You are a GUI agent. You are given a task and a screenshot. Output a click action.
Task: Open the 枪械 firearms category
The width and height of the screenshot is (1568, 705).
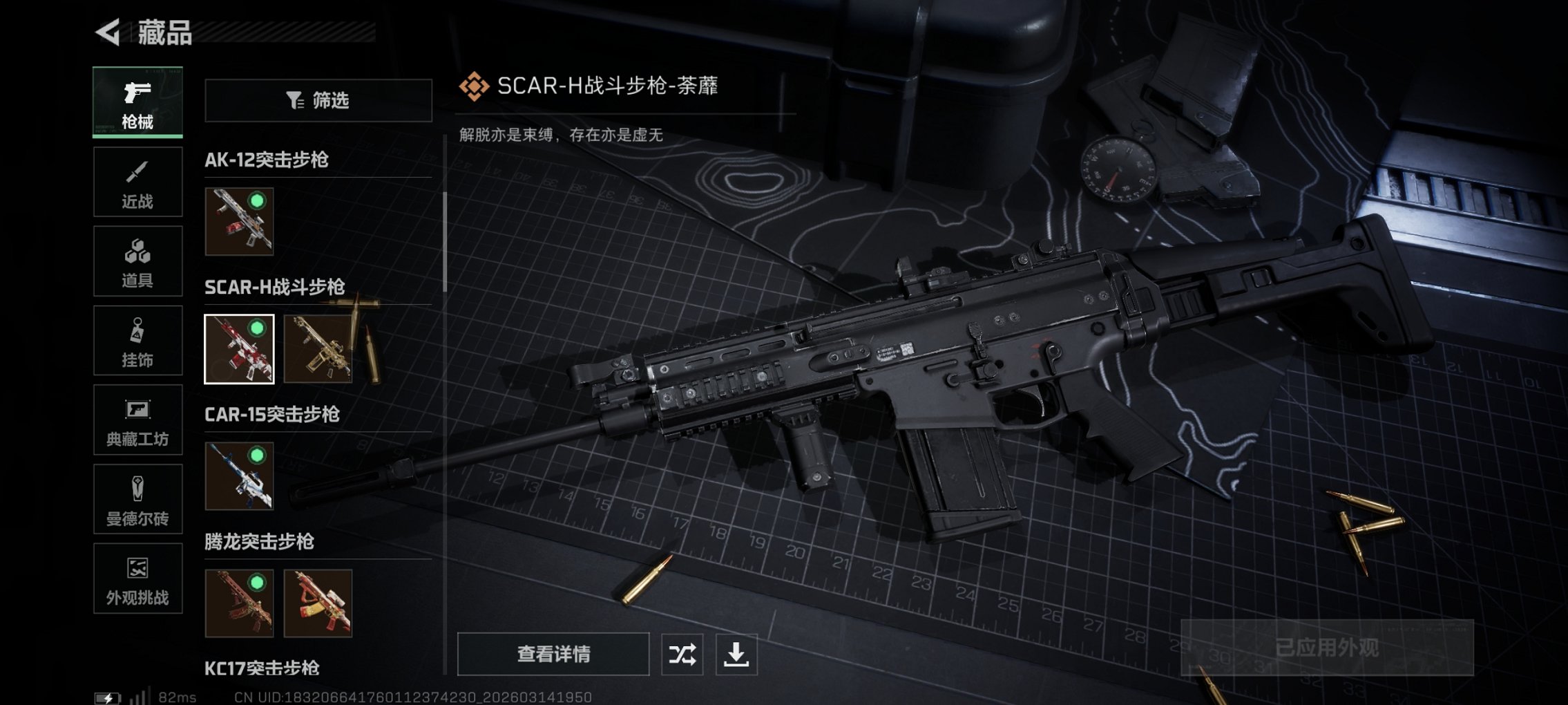coord(137,102)
